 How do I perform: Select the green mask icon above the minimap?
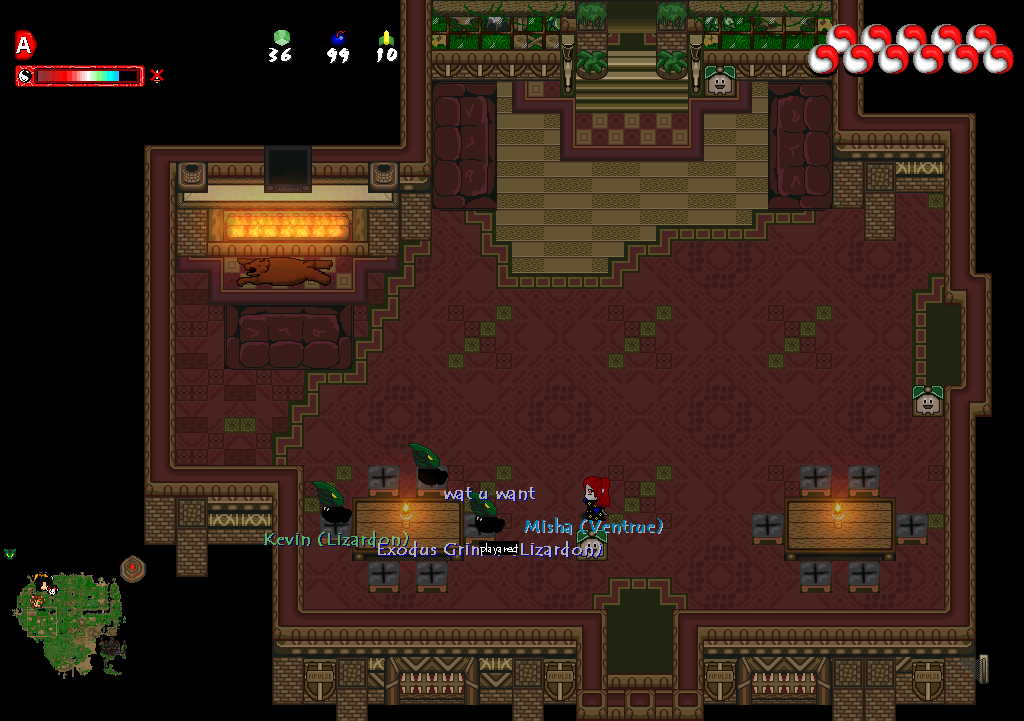point(10,554)
